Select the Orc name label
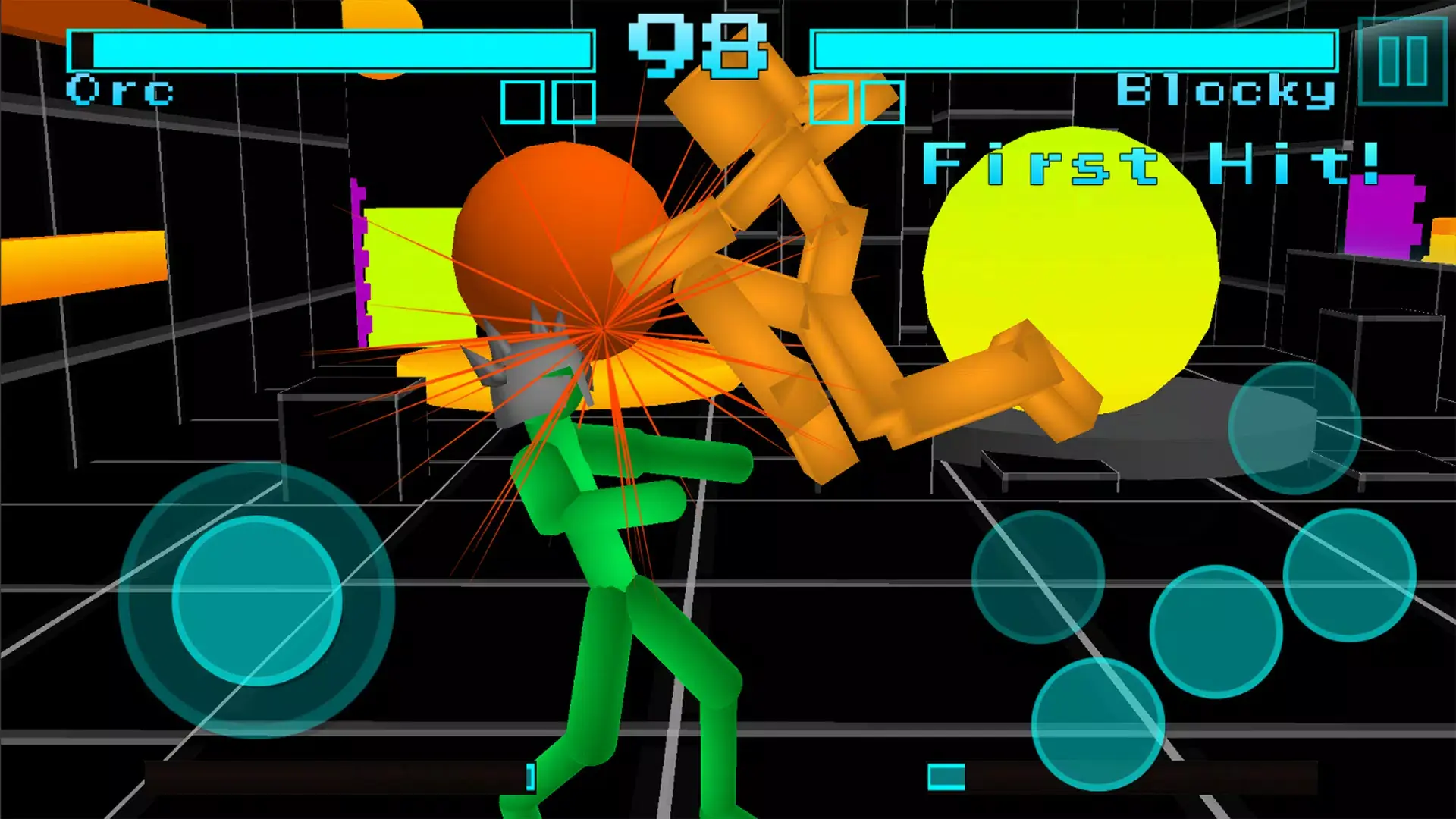The width and height of the screenshot is (1456, 819). (121, 91)
